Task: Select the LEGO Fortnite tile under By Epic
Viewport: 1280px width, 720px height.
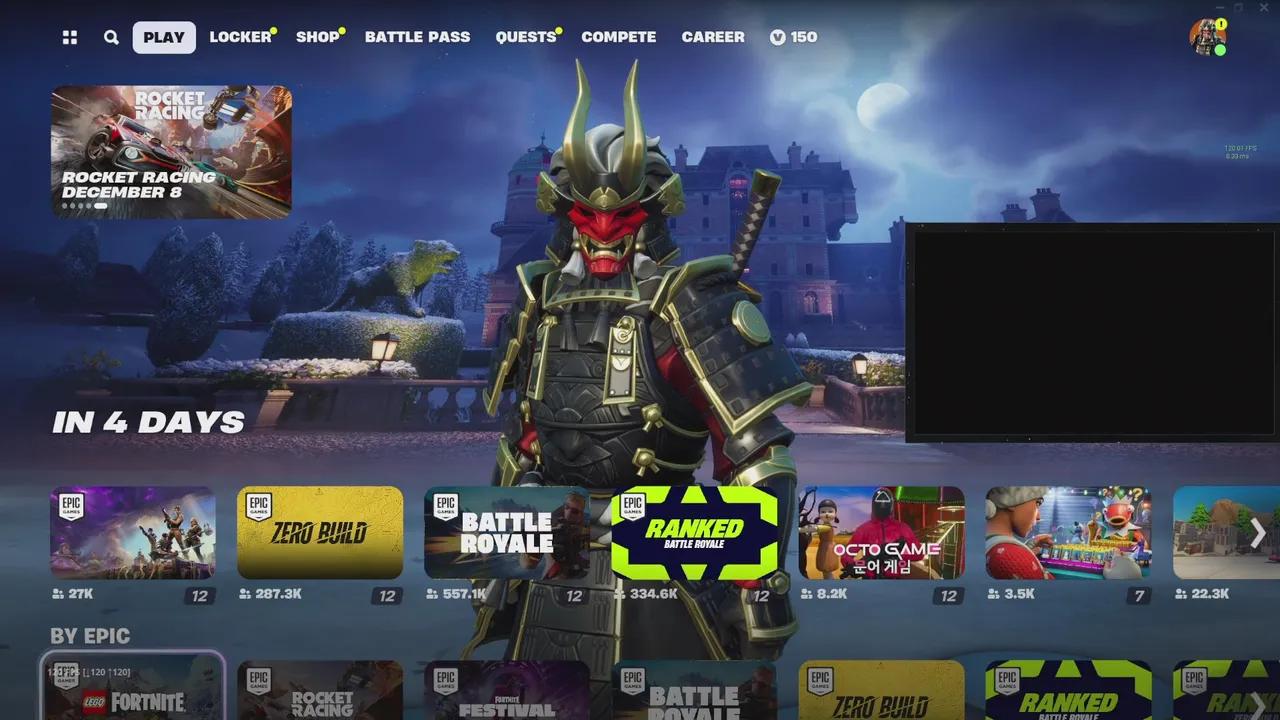Action: point(133,690)
